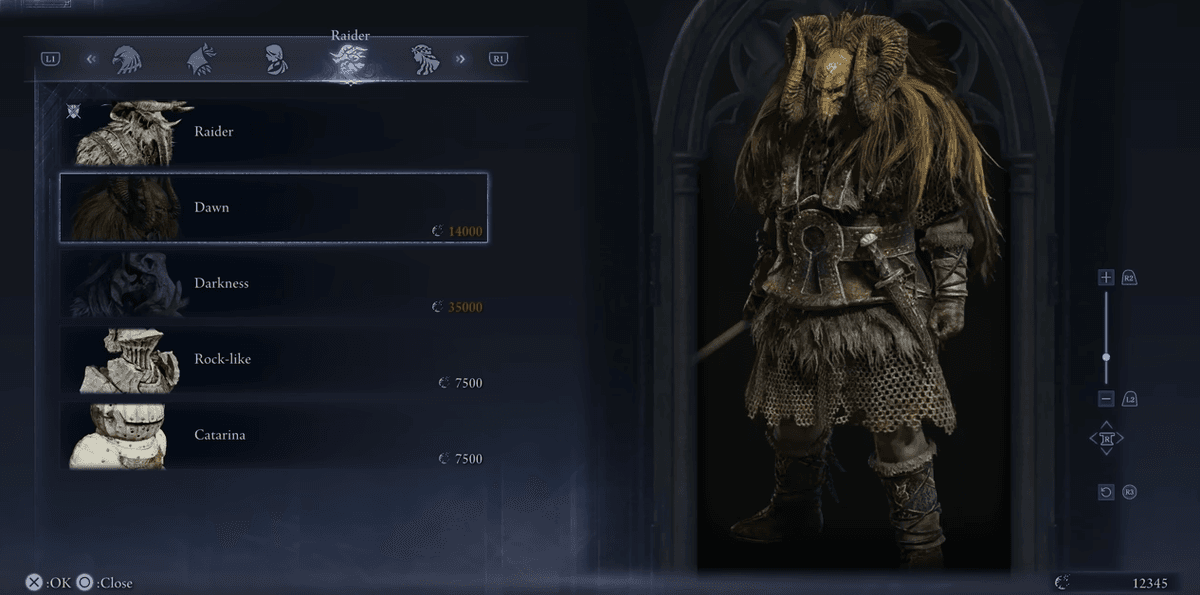The width and height of the screenshot is (1200, 595).
Task: Select the Darkness skin for 35000
Action: pyautogui.click(x=272, y=283)
